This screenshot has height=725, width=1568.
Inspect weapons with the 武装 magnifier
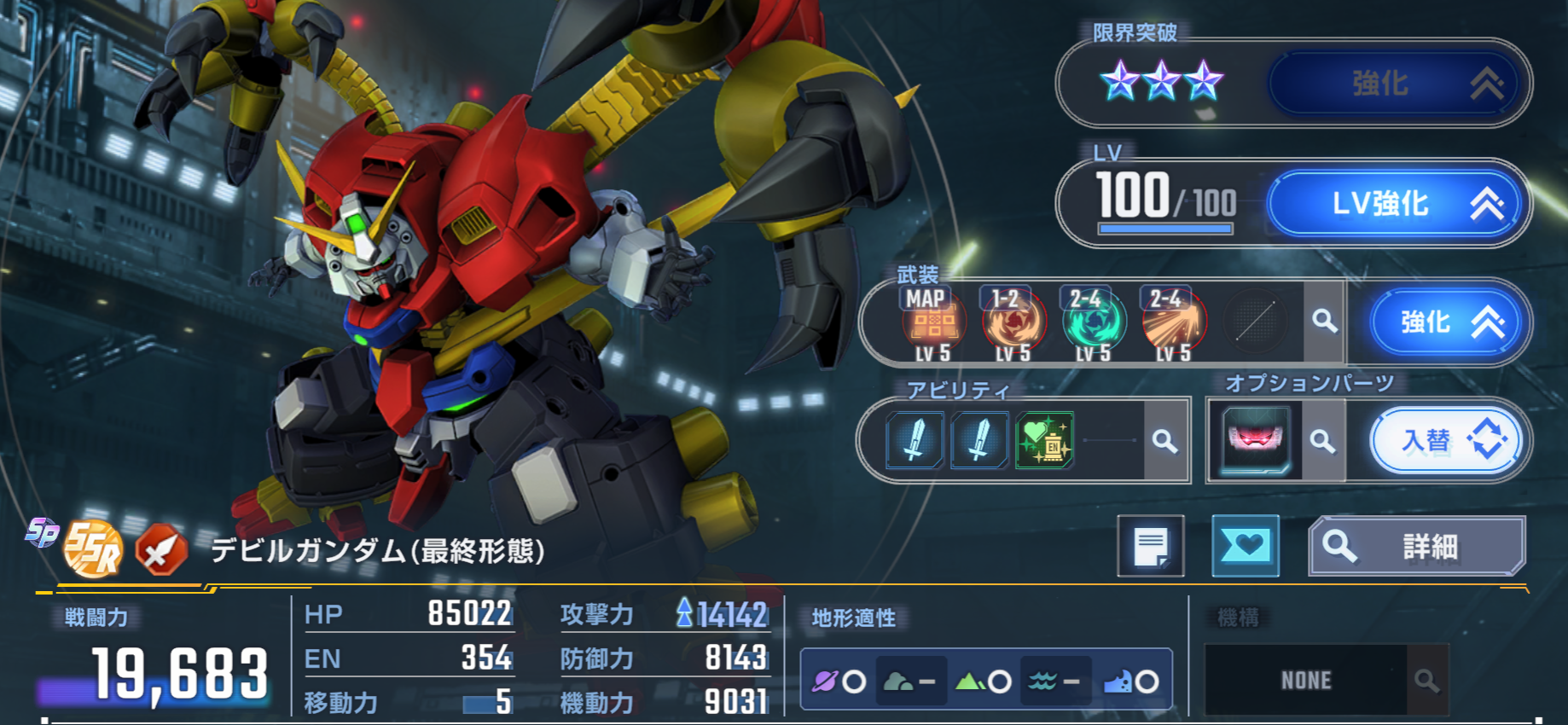1324,322
